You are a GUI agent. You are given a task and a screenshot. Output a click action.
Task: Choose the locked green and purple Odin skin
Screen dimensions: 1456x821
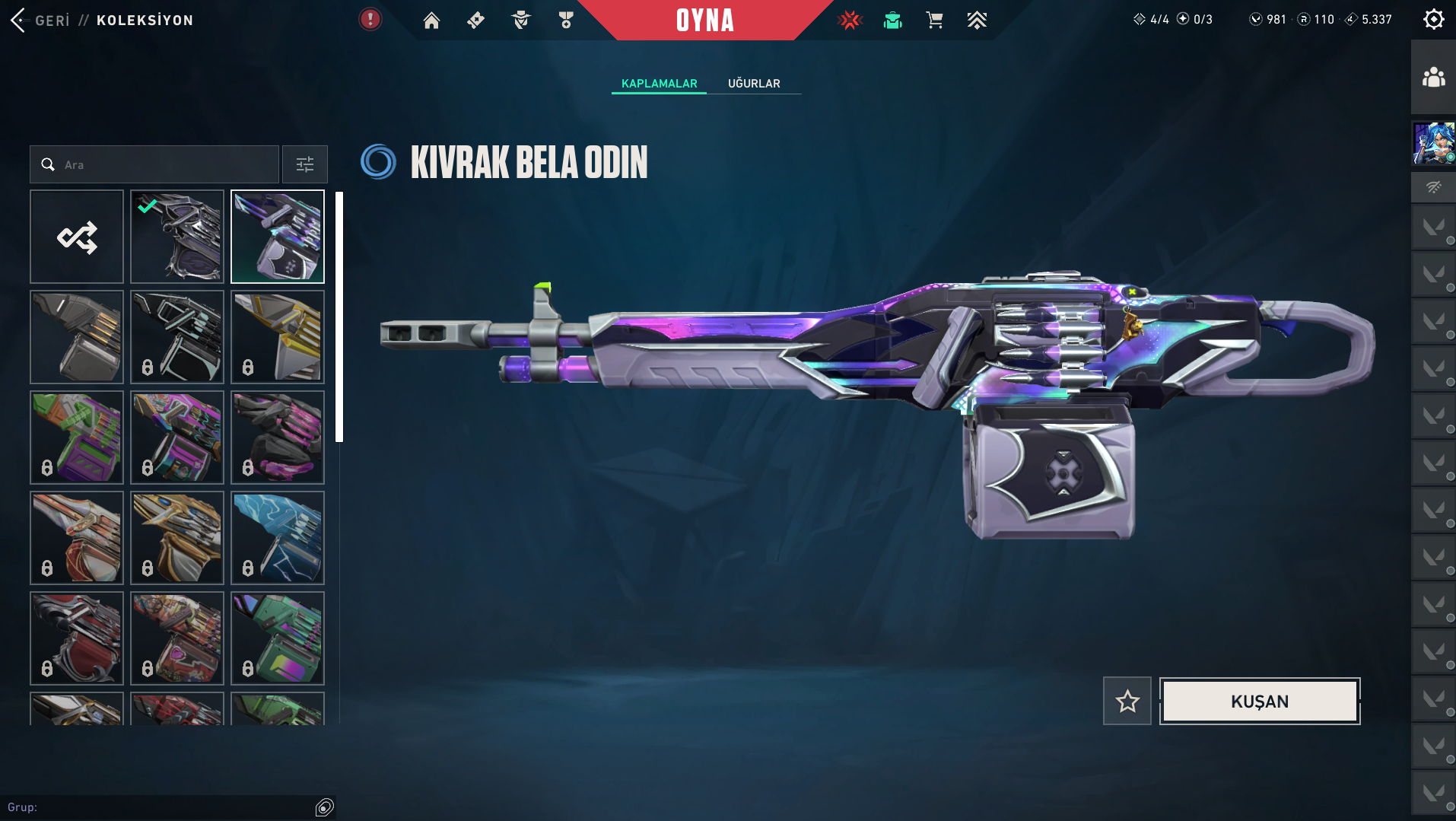point(77,438)
